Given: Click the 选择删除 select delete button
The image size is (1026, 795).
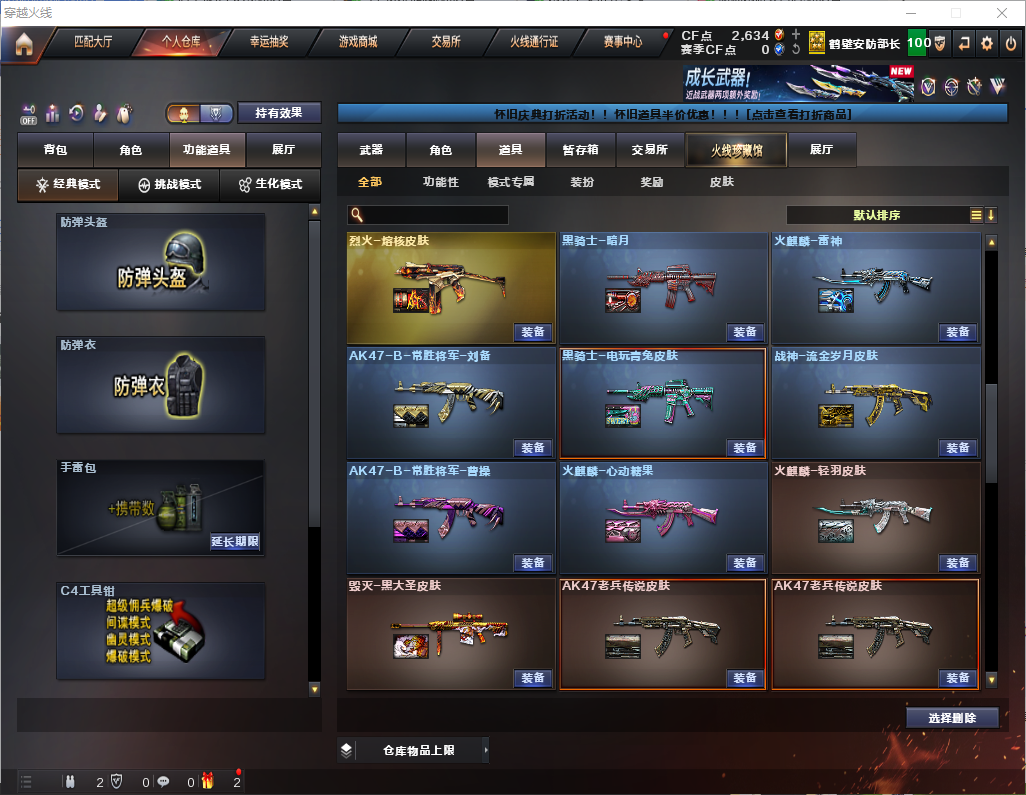Looking at the screenshot, I should pyautogui.click(x=952, y=718).
